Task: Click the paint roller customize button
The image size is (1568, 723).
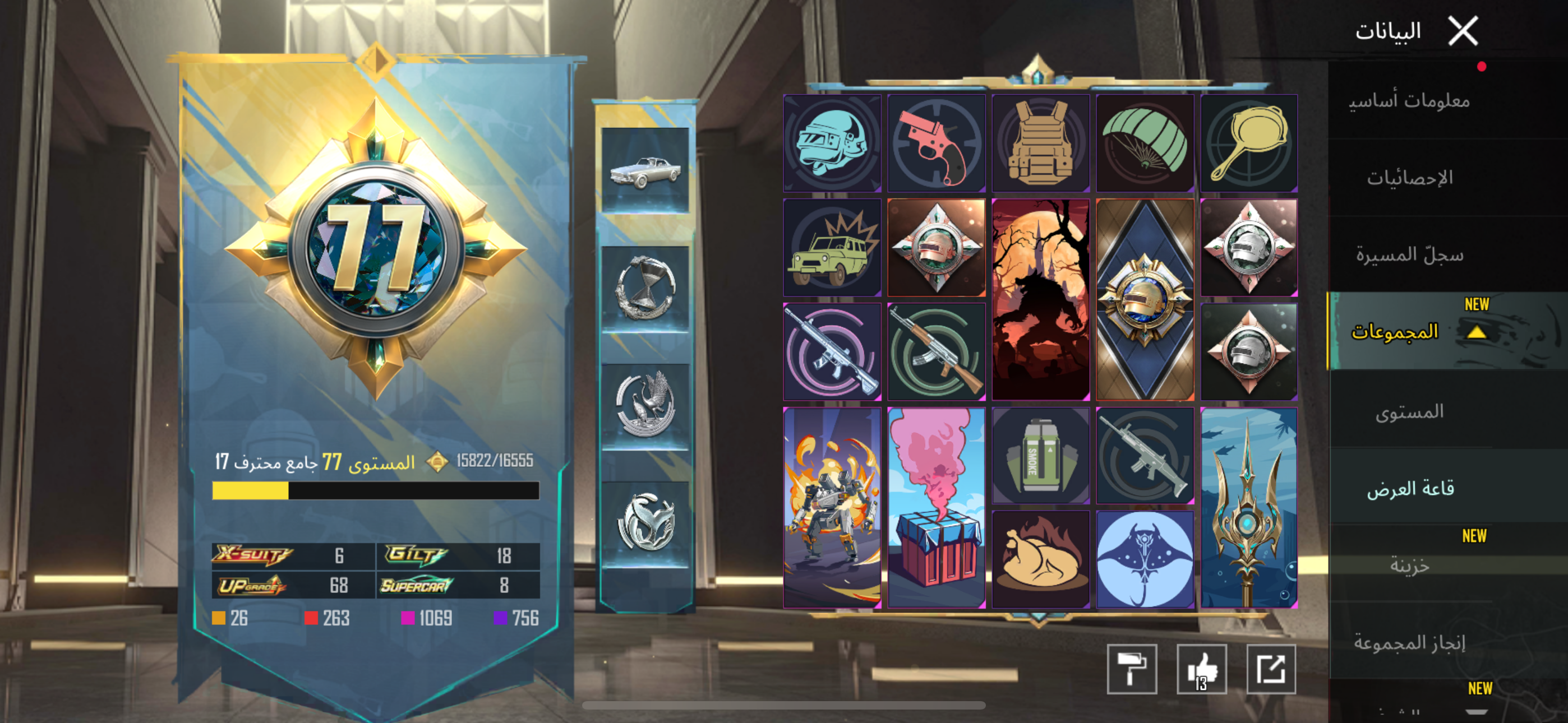Action: [1132, 669]
